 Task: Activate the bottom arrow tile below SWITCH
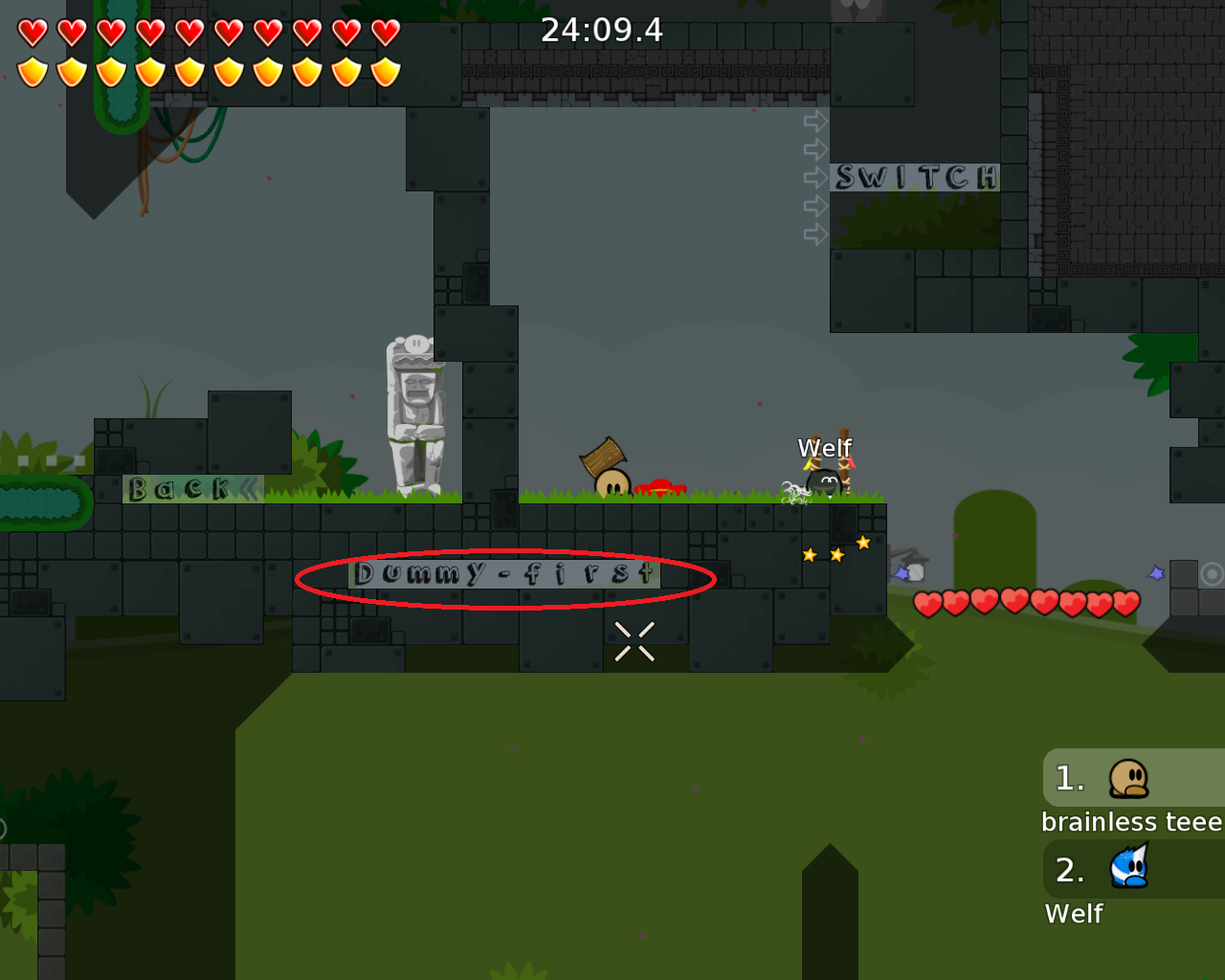(x=815, y=233)
